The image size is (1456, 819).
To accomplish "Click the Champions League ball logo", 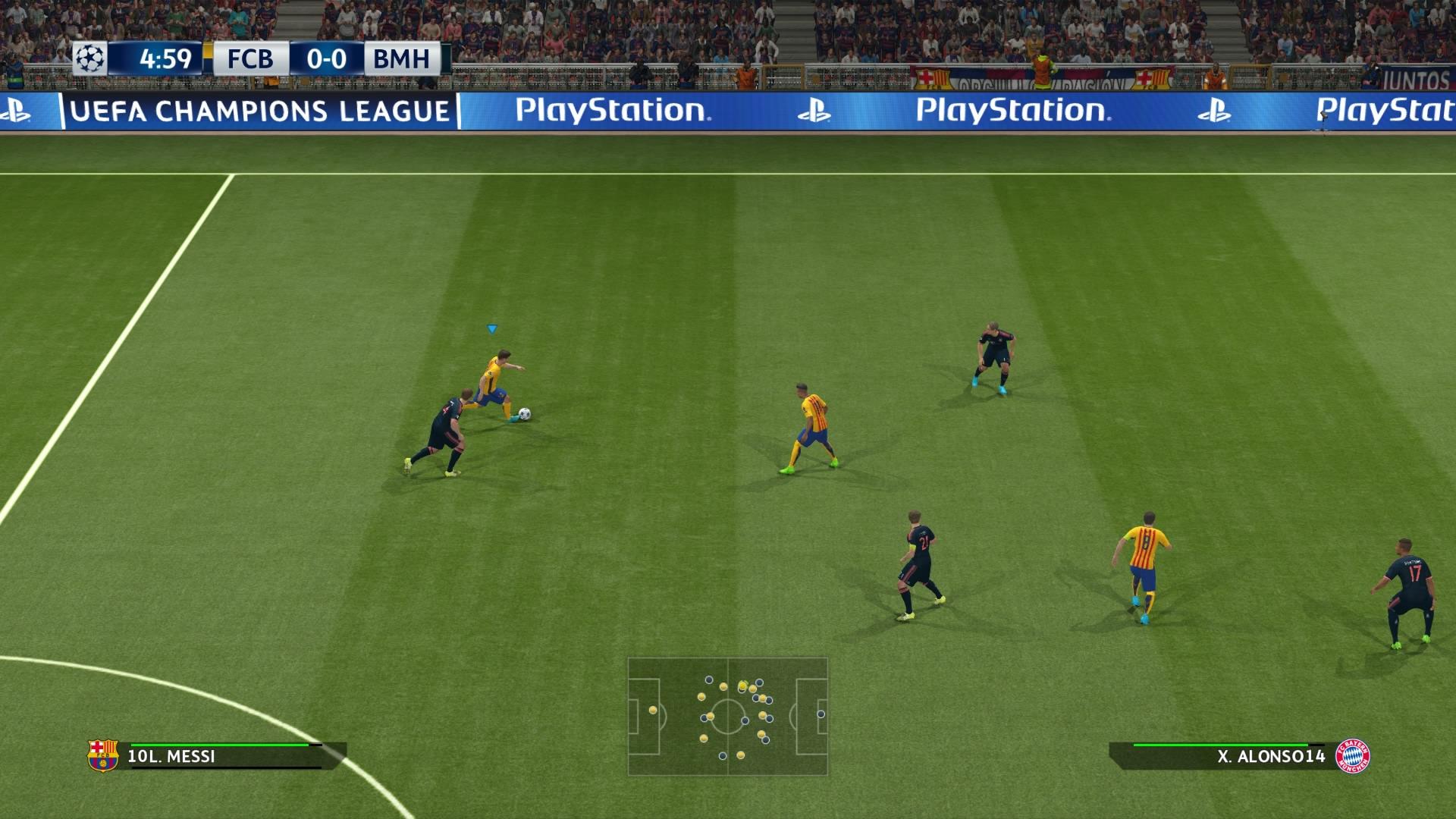I will point(89,58).
